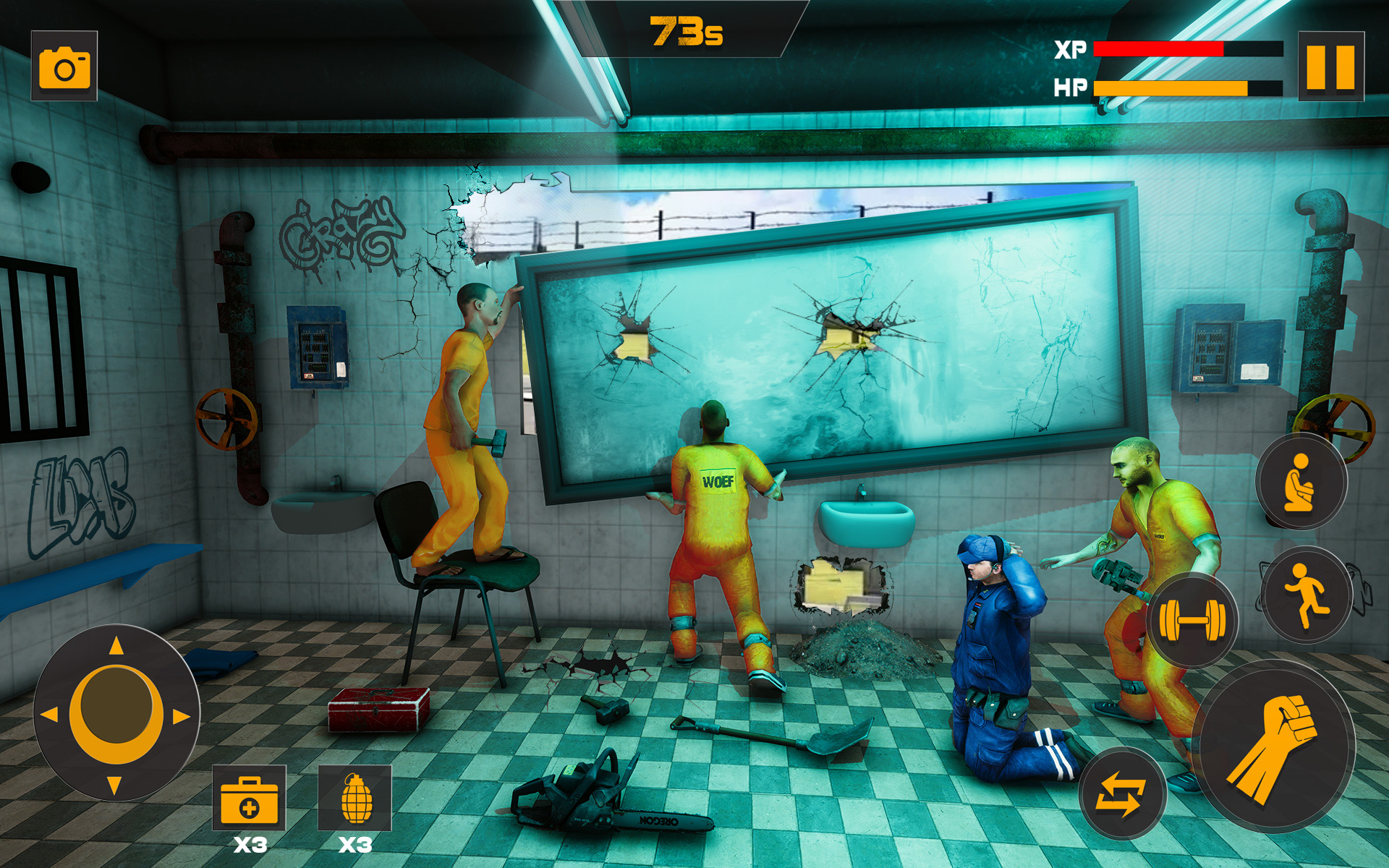
Task: Tap the camera icon button
Action: point(64,67)
